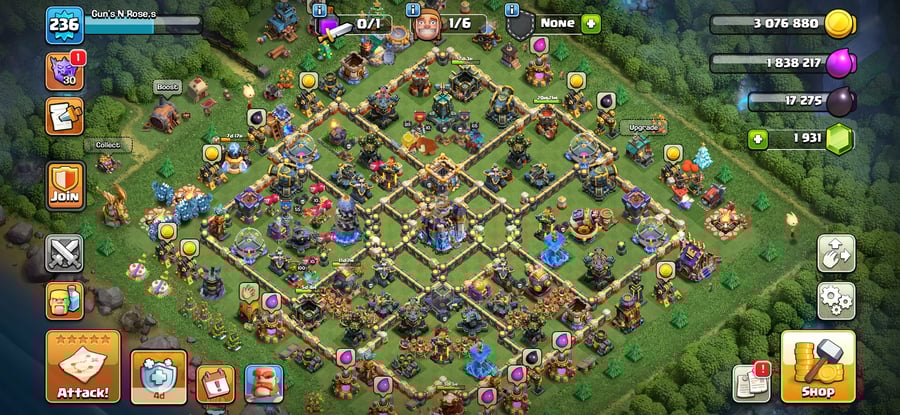Open the purple trophy league badge

(64, 71)
